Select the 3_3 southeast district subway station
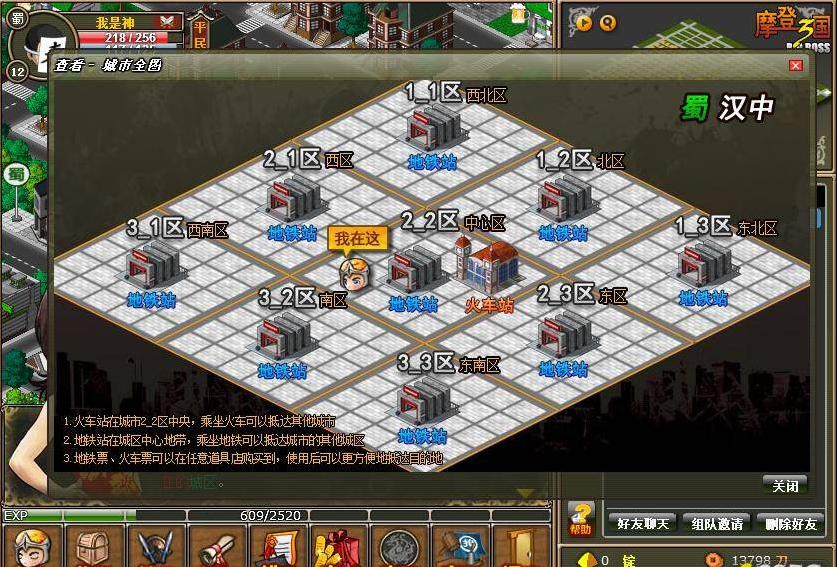 [422, 403]
